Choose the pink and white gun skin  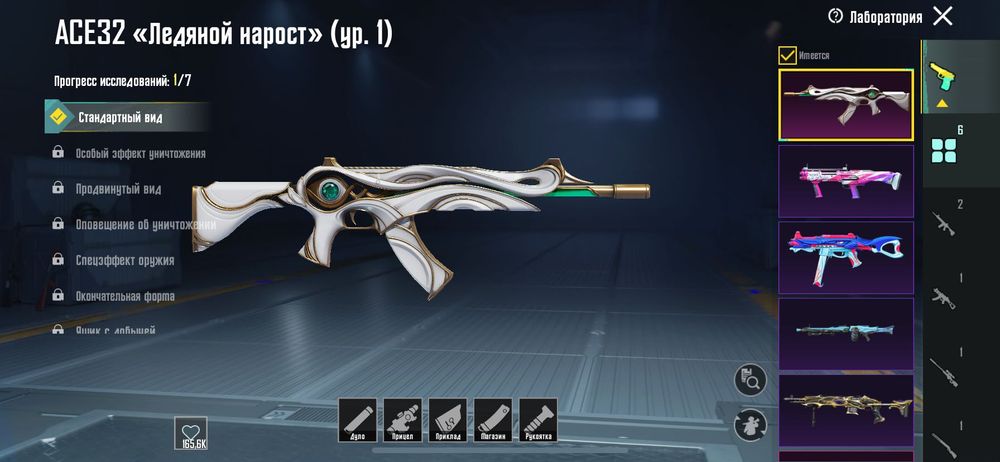[x=845, y=180]
